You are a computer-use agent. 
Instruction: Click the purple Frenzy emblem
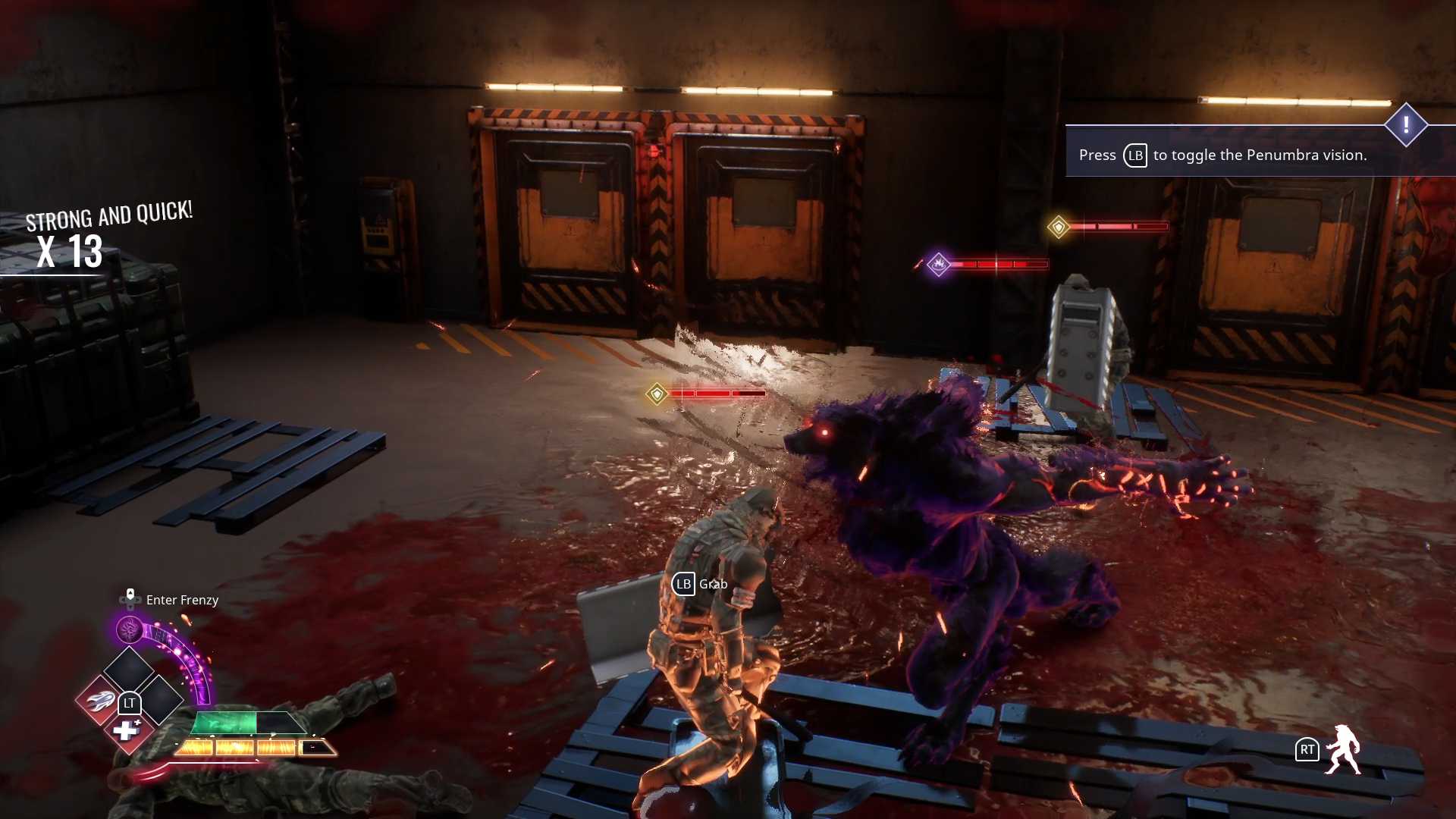pos(130,629)
